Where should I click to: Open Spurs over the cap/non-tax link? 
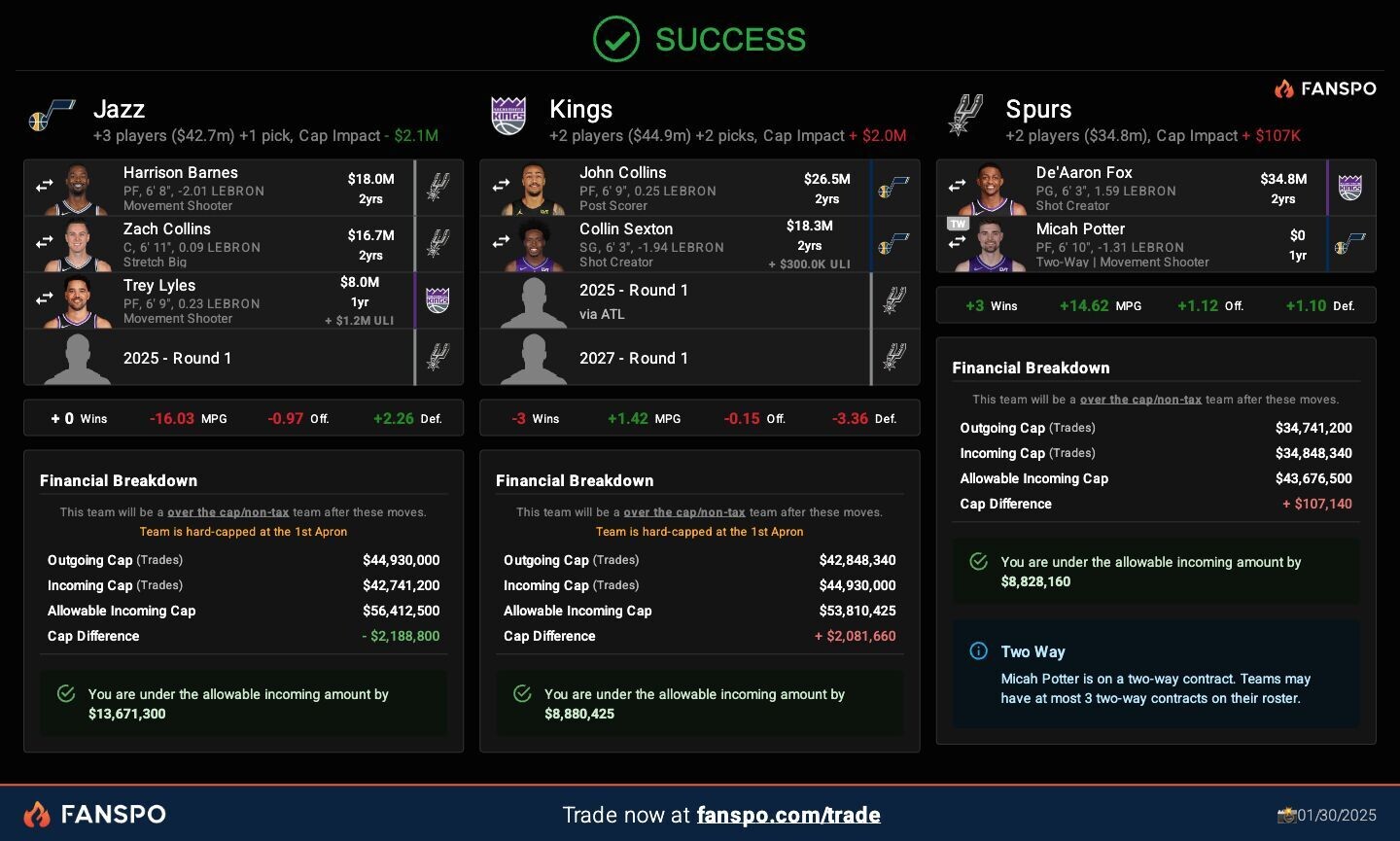[1140, 400]
